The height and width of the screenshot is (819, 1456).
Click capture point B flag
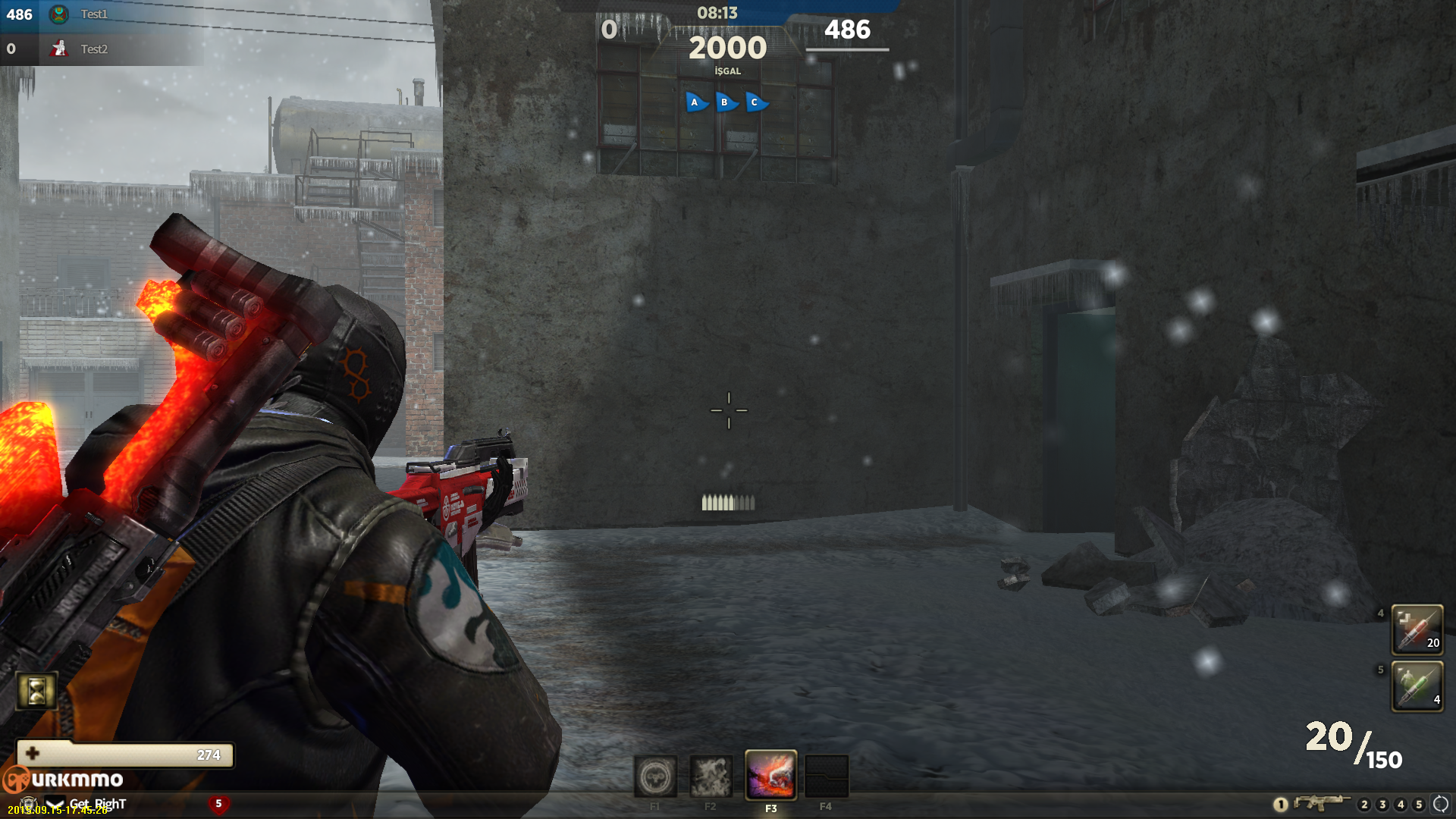[725, 102]
